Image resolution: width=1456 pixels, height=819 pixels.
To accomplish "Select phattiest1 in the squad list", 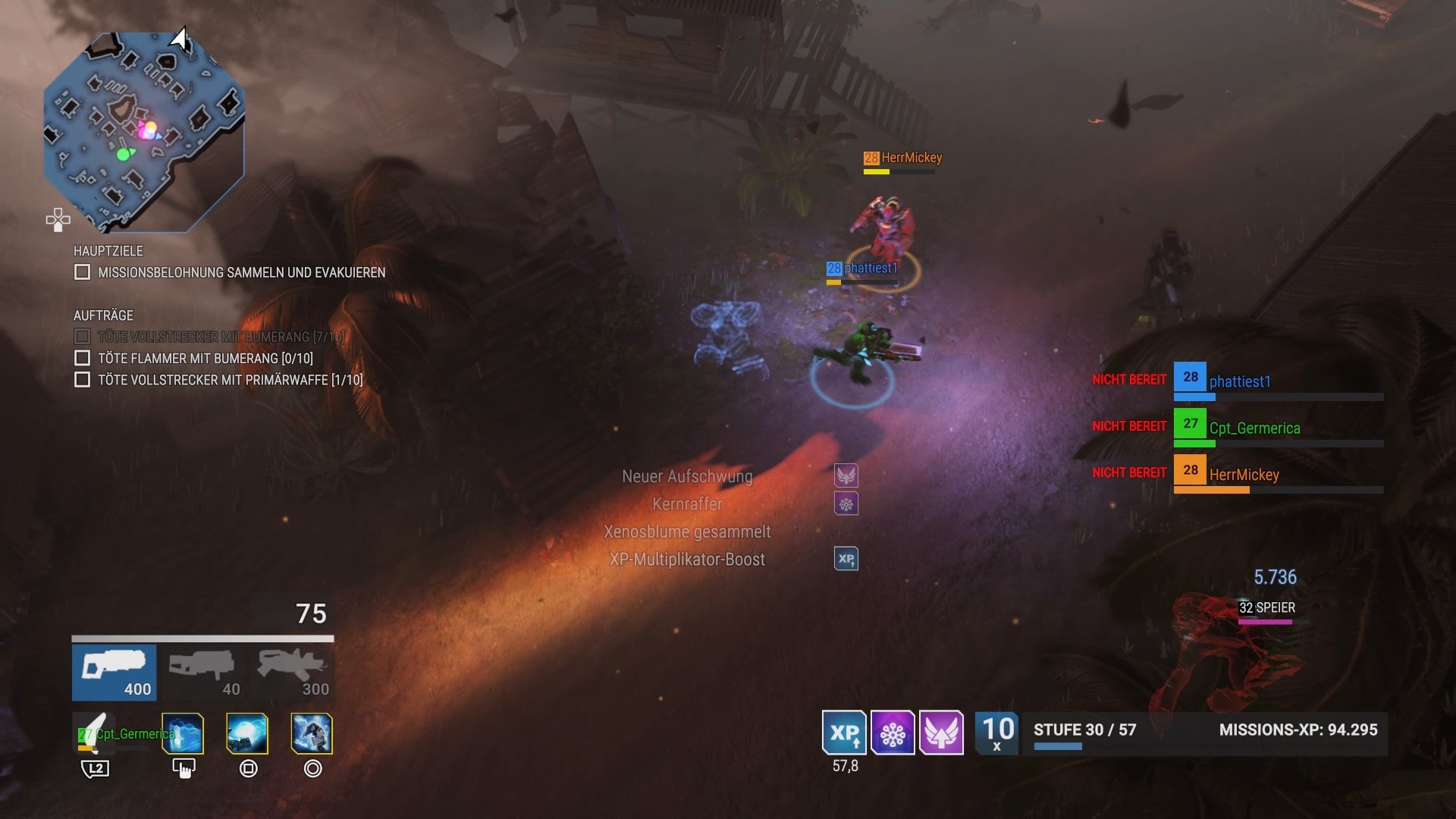I will (x=1239, y=381).
